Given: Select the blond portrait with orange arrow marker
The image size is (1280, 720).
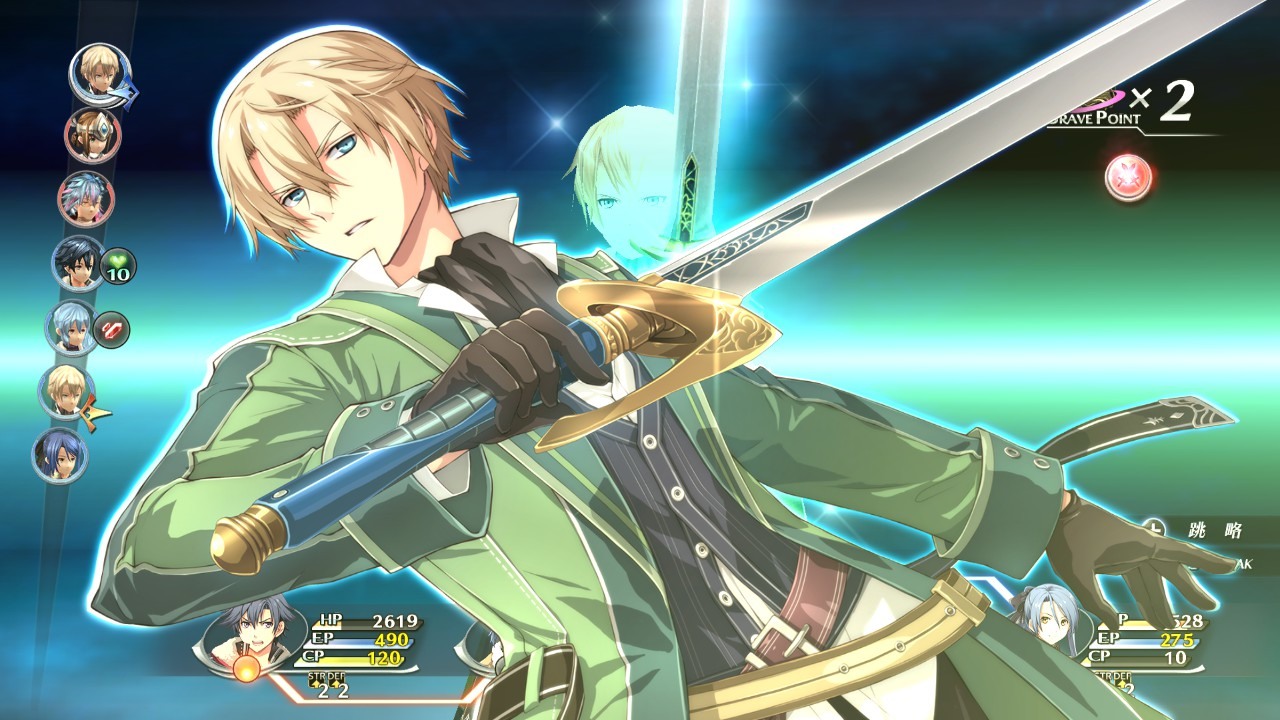Looking at the screenshot, I should 67,392.
